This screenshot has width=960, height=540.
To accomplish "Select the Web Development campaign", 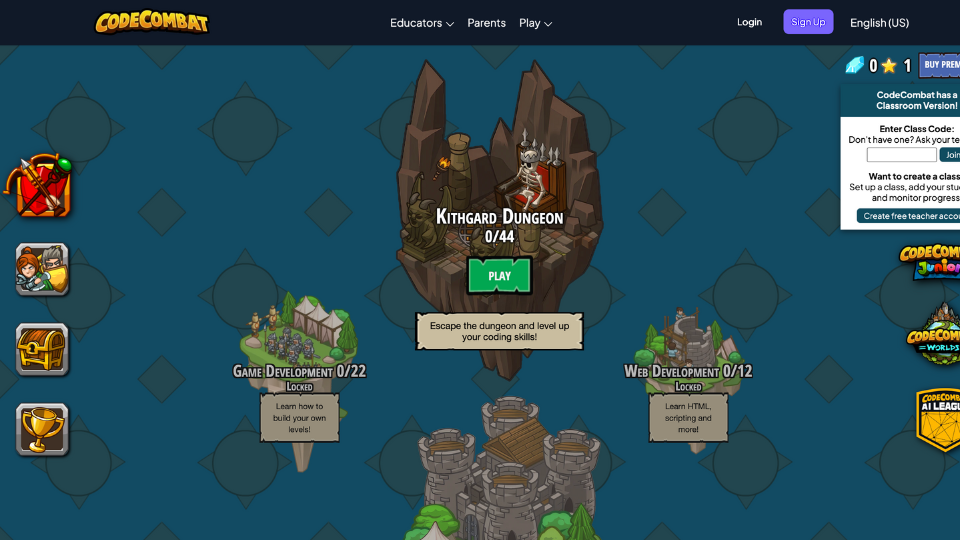I will pyautogui.click(x=688, y=371).
